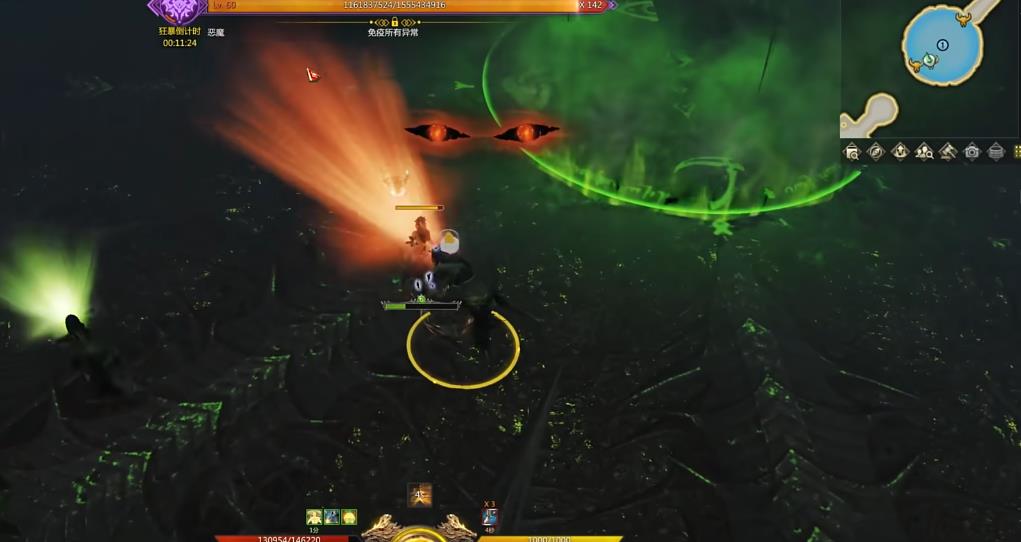This screenshot has width=1021, height=542.
Task: Click the padlock icon below boss bar
Action: coord(394,22)
